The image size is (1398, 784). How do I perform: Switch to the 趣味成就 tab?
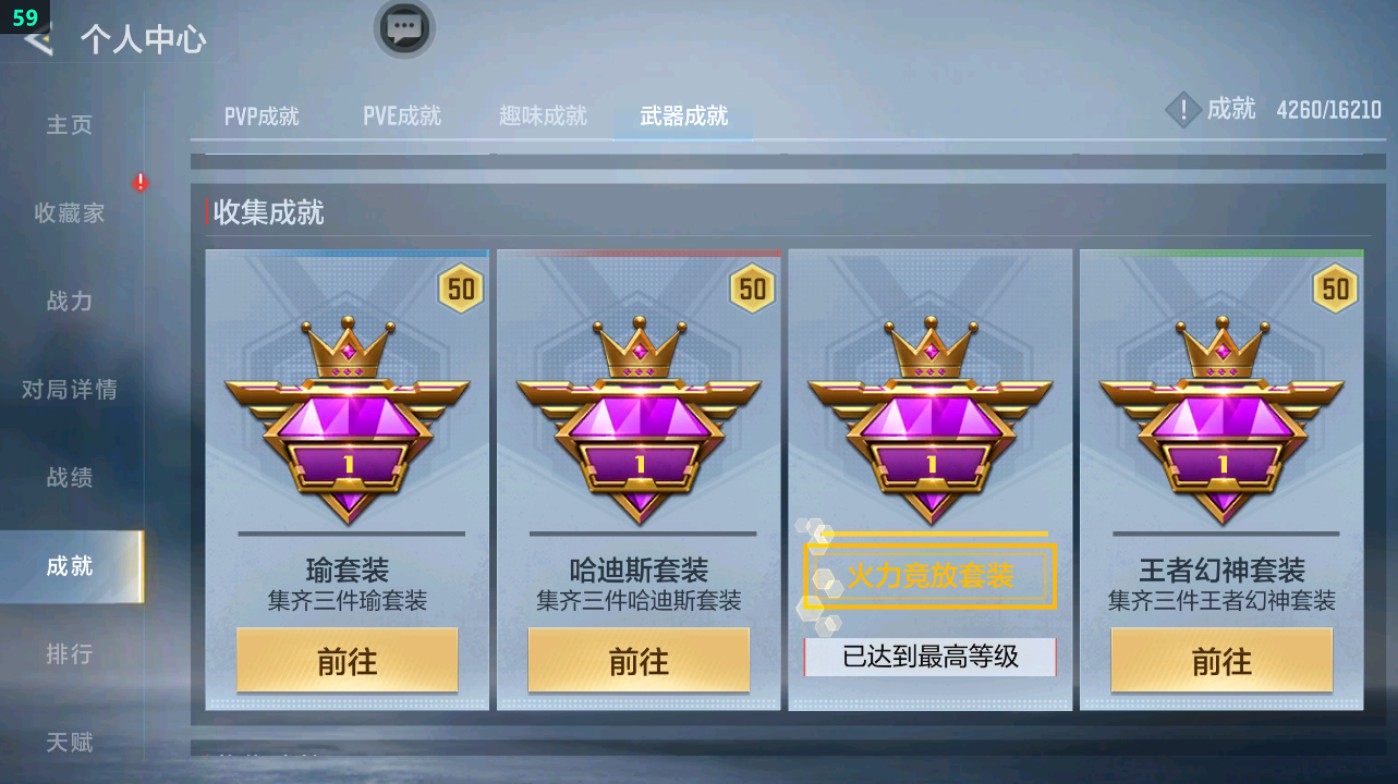541,115
